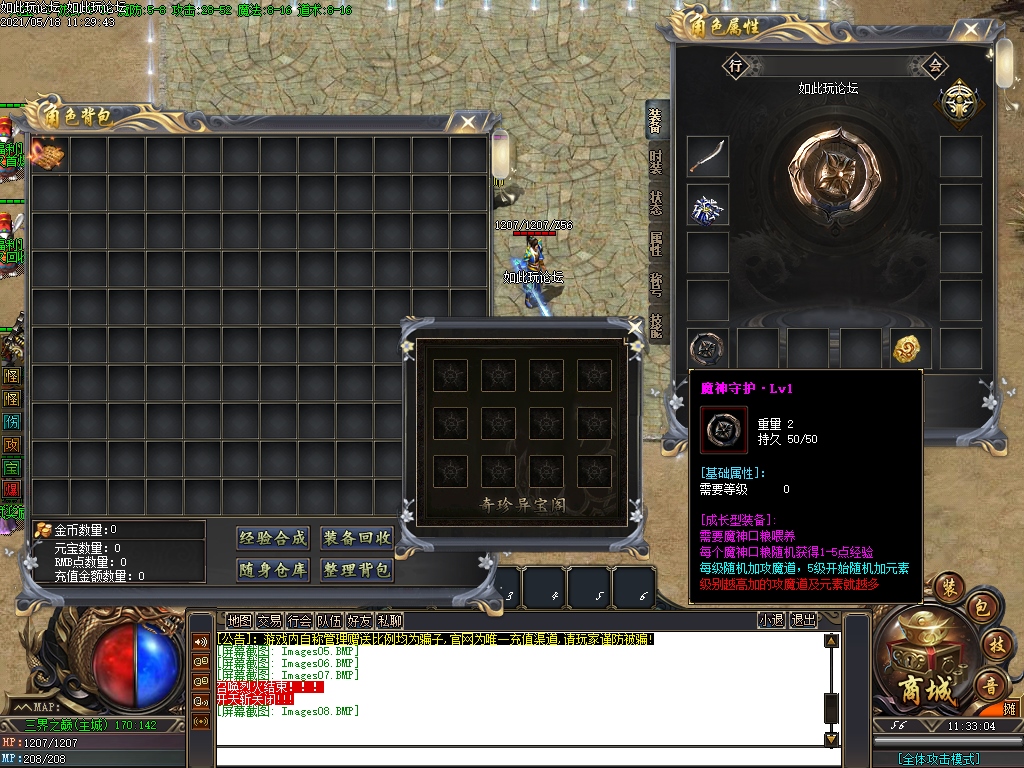This screenshot has height=768, width=1024.
Task: Show the 称号 titles tab
Action: coord(656,285)
